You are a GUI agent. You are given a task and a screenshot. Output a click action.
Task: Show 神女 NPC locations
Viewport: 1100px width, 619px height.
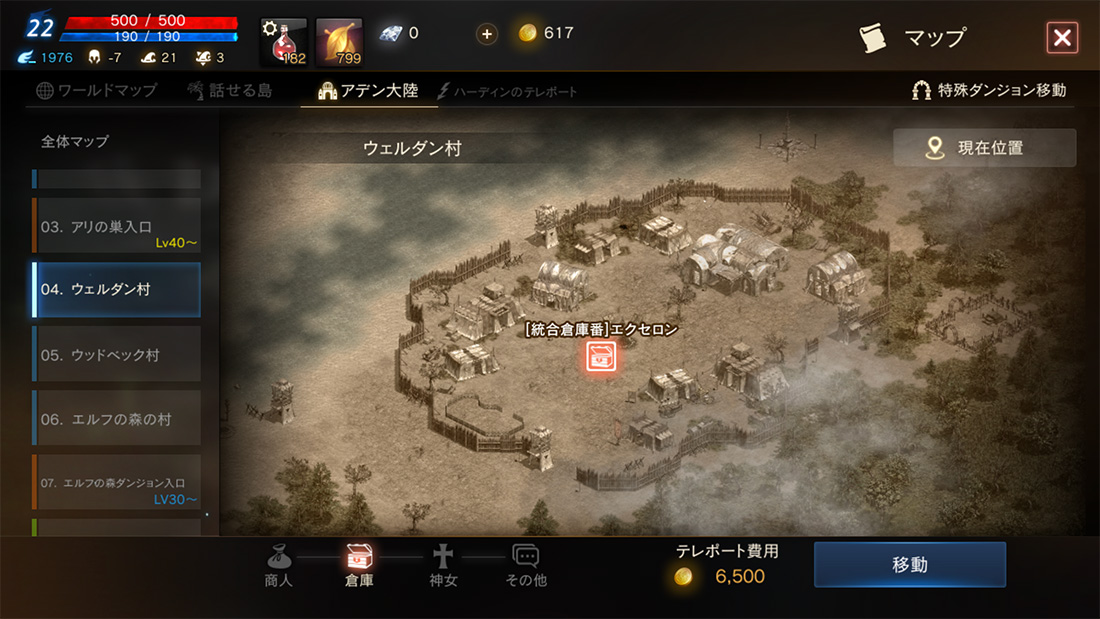[442, 566]
